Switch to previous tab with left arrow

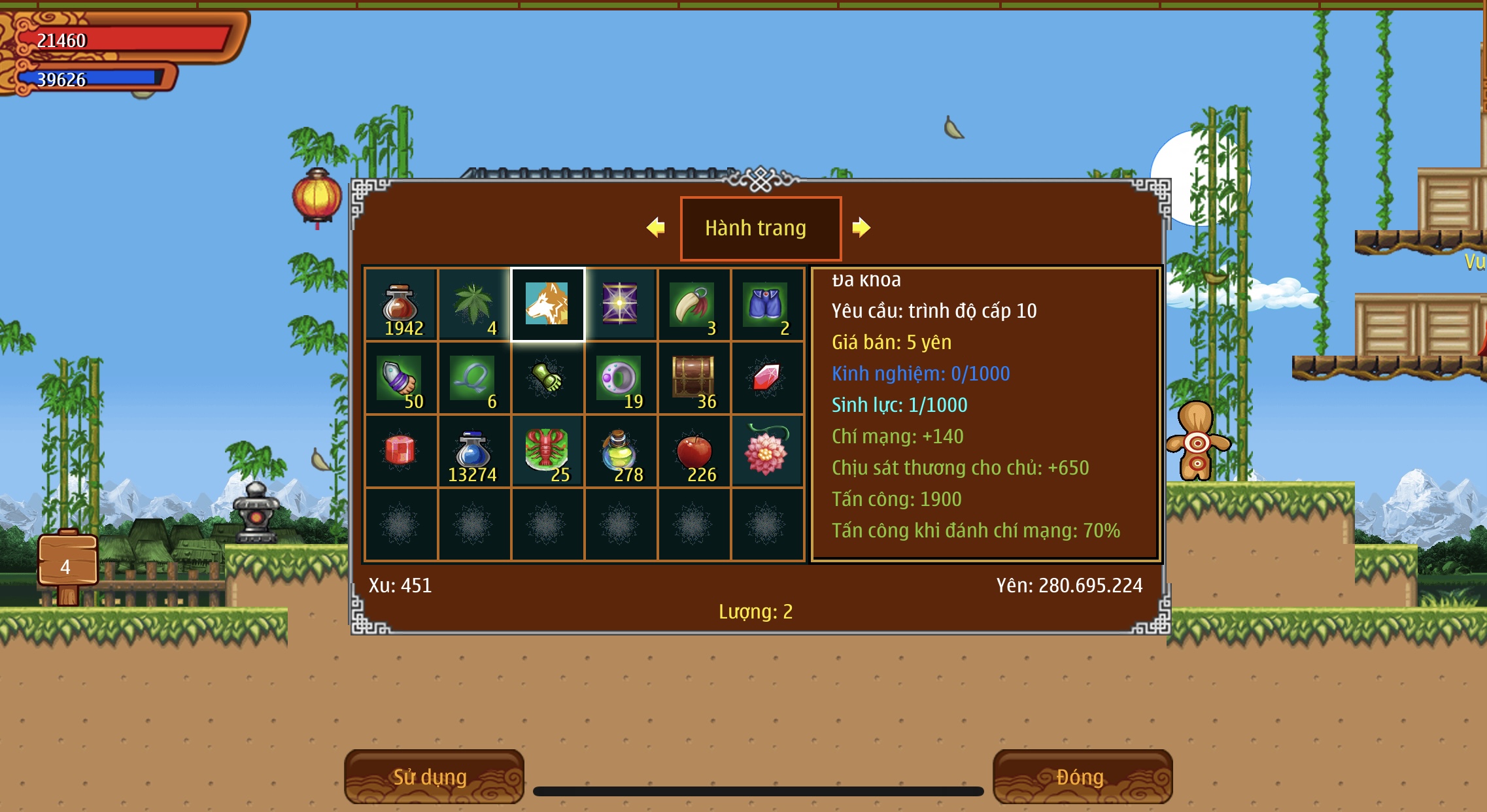pos(655,228)
